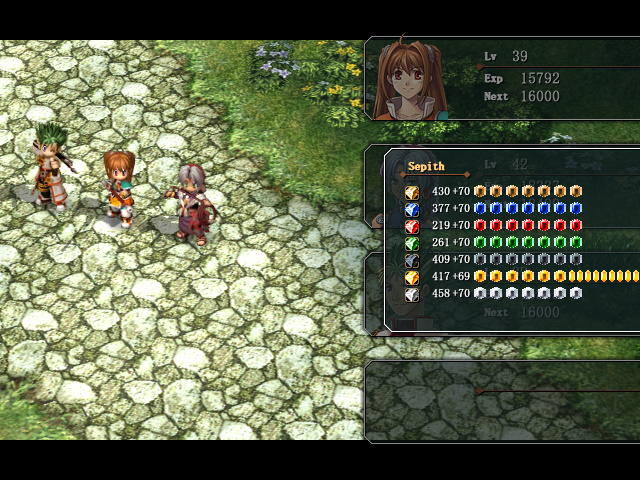
Task: Pick the red fire sepith icon
Action: [411, 226]
